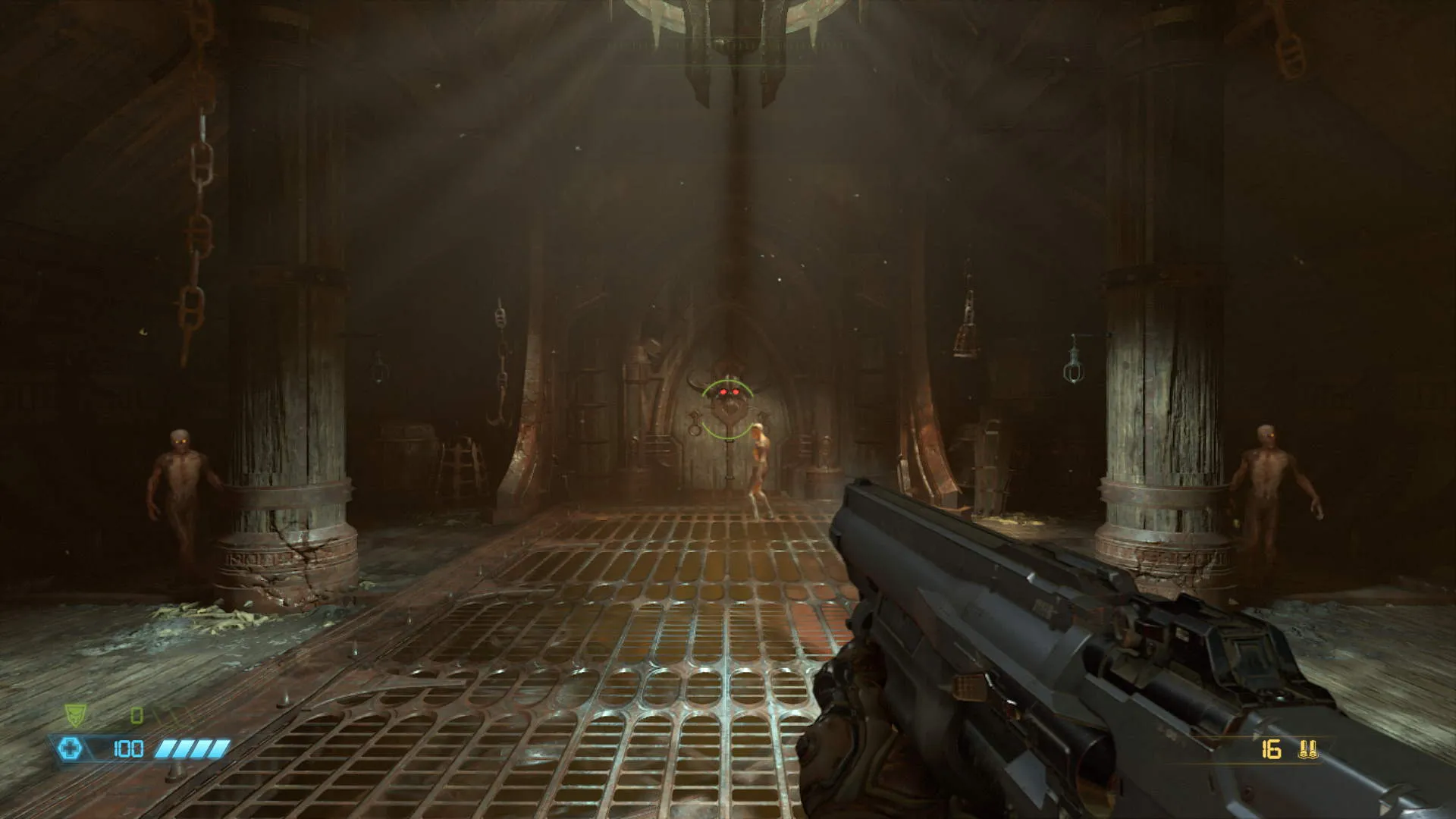Click the blue health cross icon

pyautogui.click(x=71, y=749)
